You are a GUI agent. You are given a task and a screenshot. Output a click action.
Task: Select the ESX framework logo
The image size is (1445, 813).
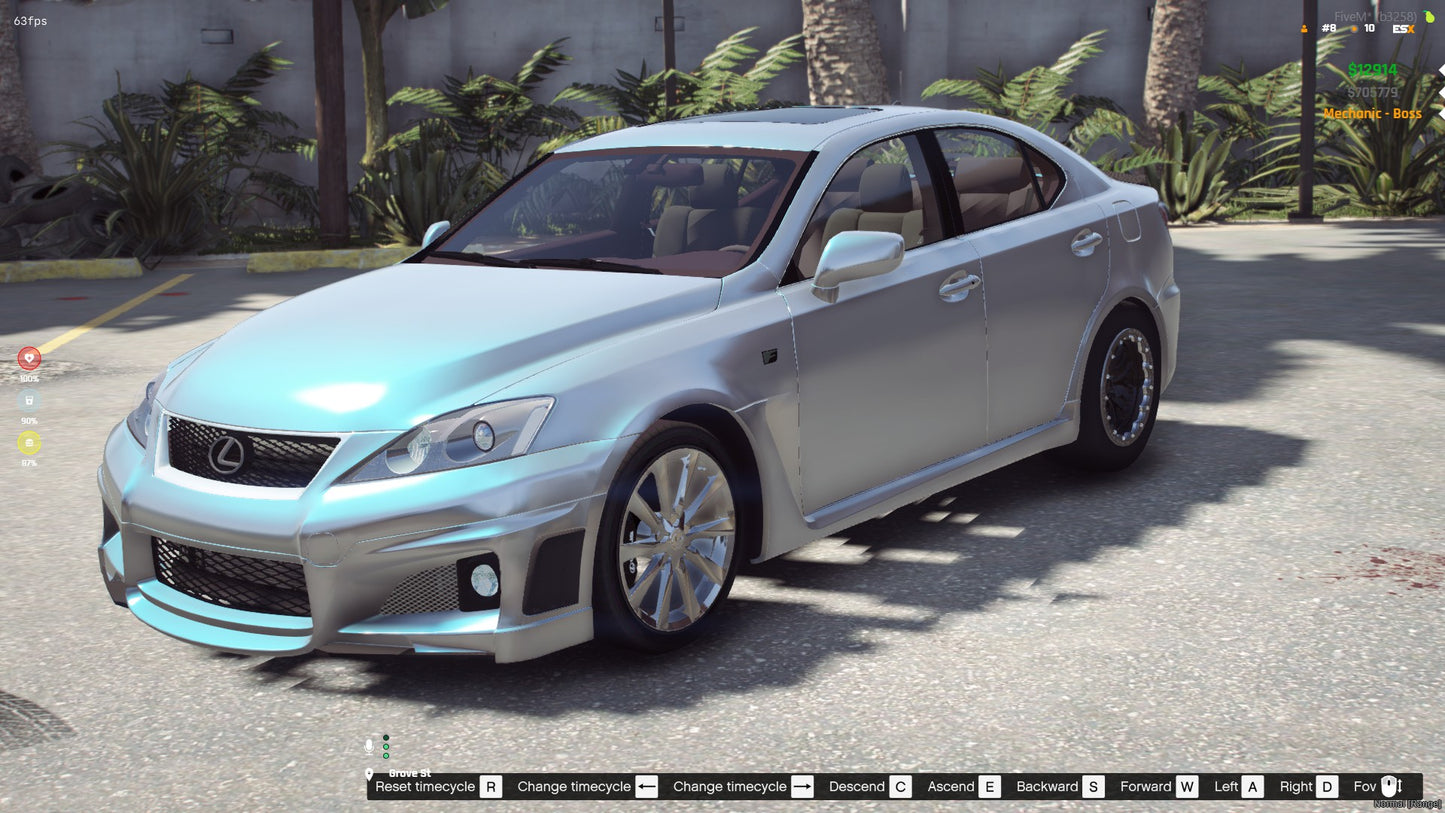[1403, 29]
